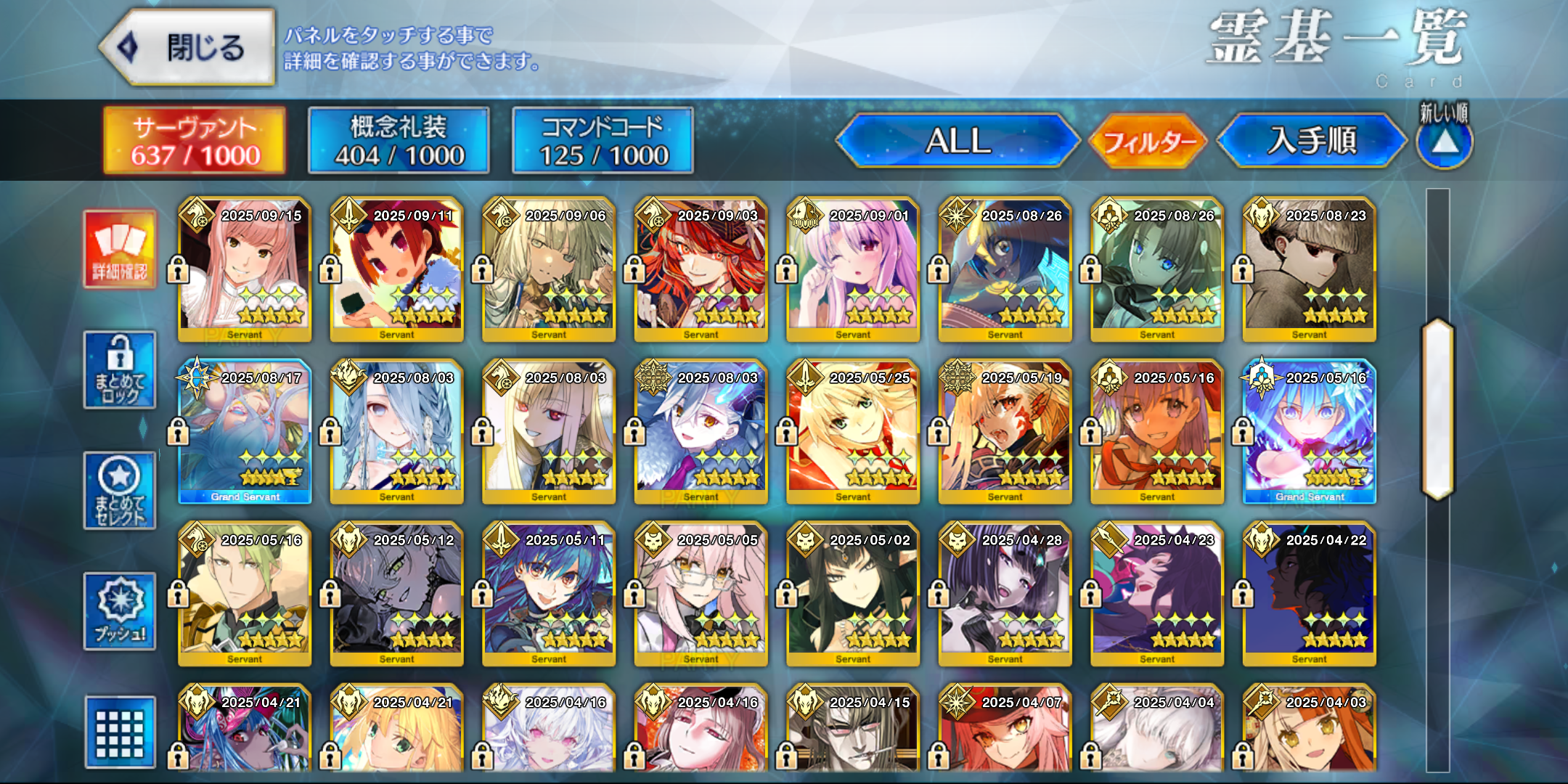Show the コマンドコード tab
The height and width of the screenshot is (784, 1568).
click(x=603, y=140)
